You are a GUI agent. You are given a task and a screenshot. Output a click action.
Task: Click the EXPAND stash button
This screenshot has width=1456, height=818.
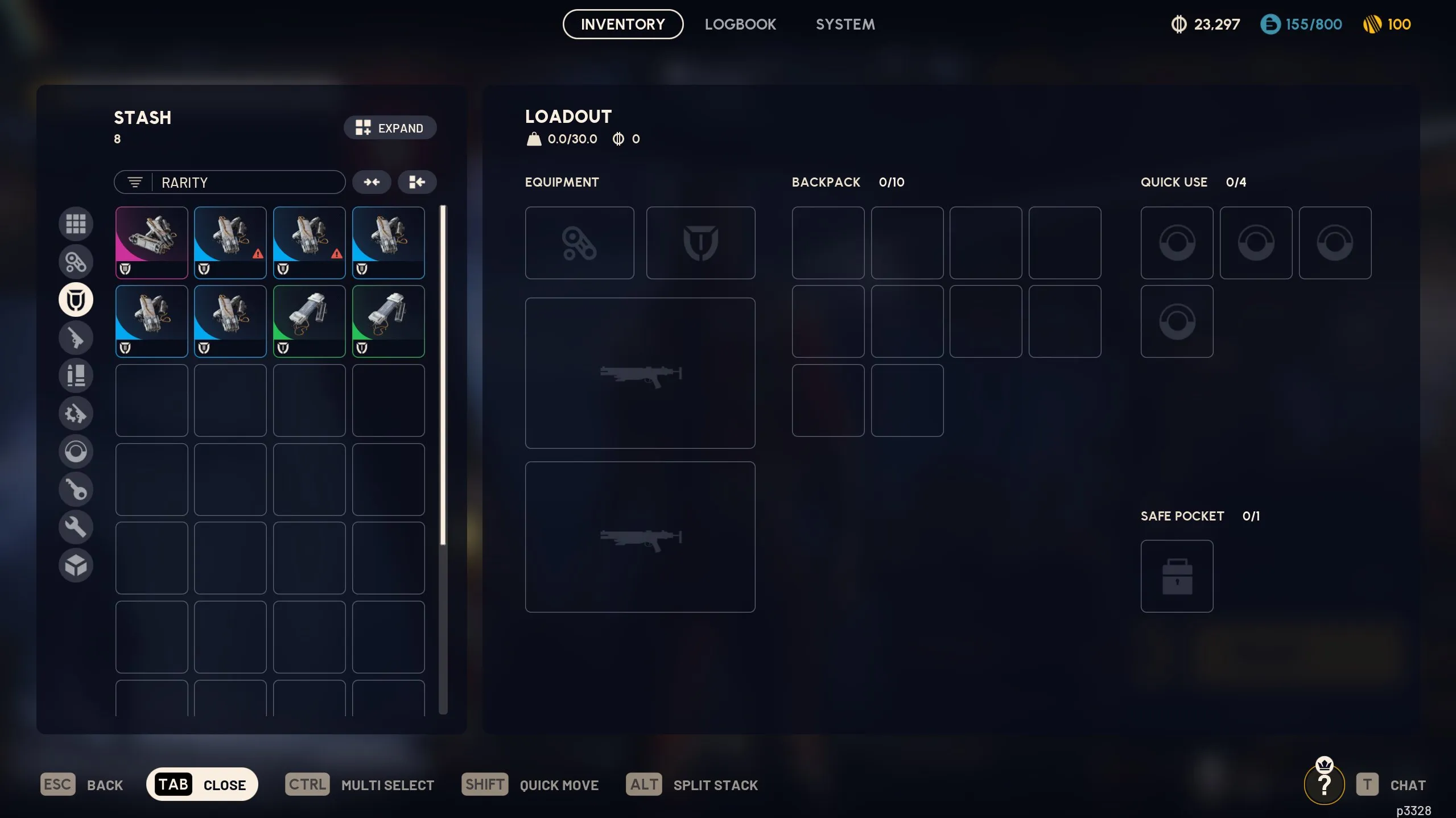tap(390, 127)
